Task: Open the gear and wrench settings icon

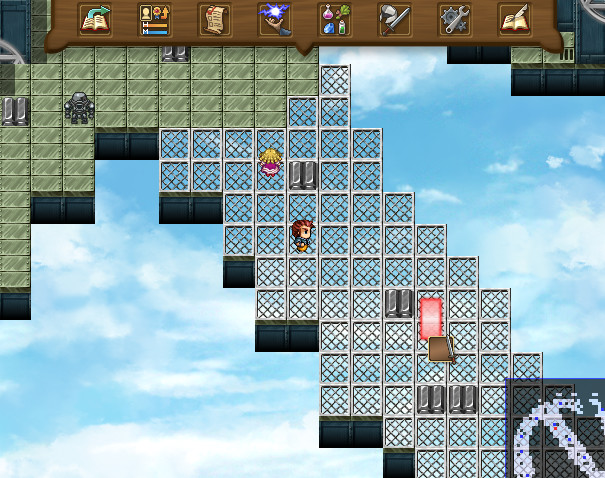Action: pyautogui.click(x=455, y=20)
